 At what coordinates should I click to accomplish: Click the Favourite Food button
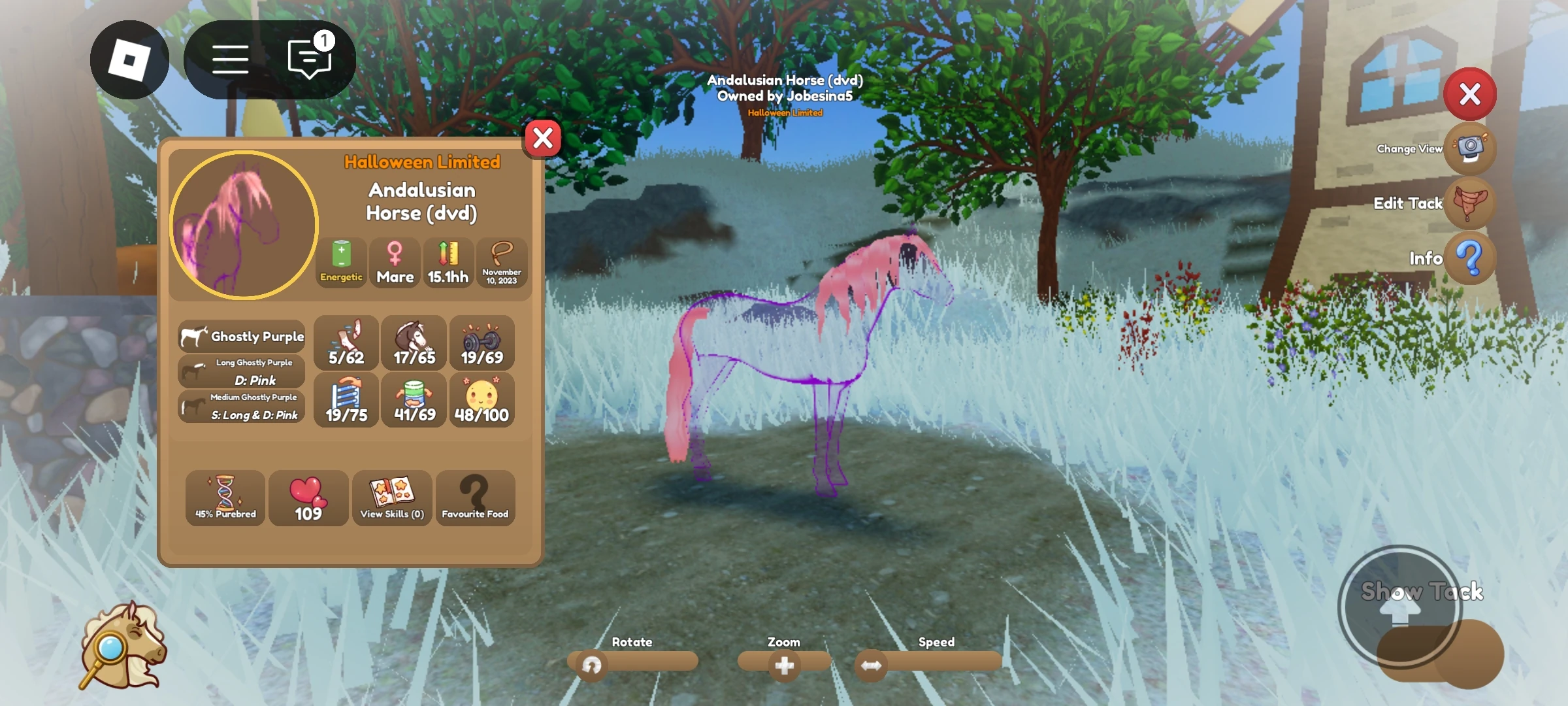476,498
